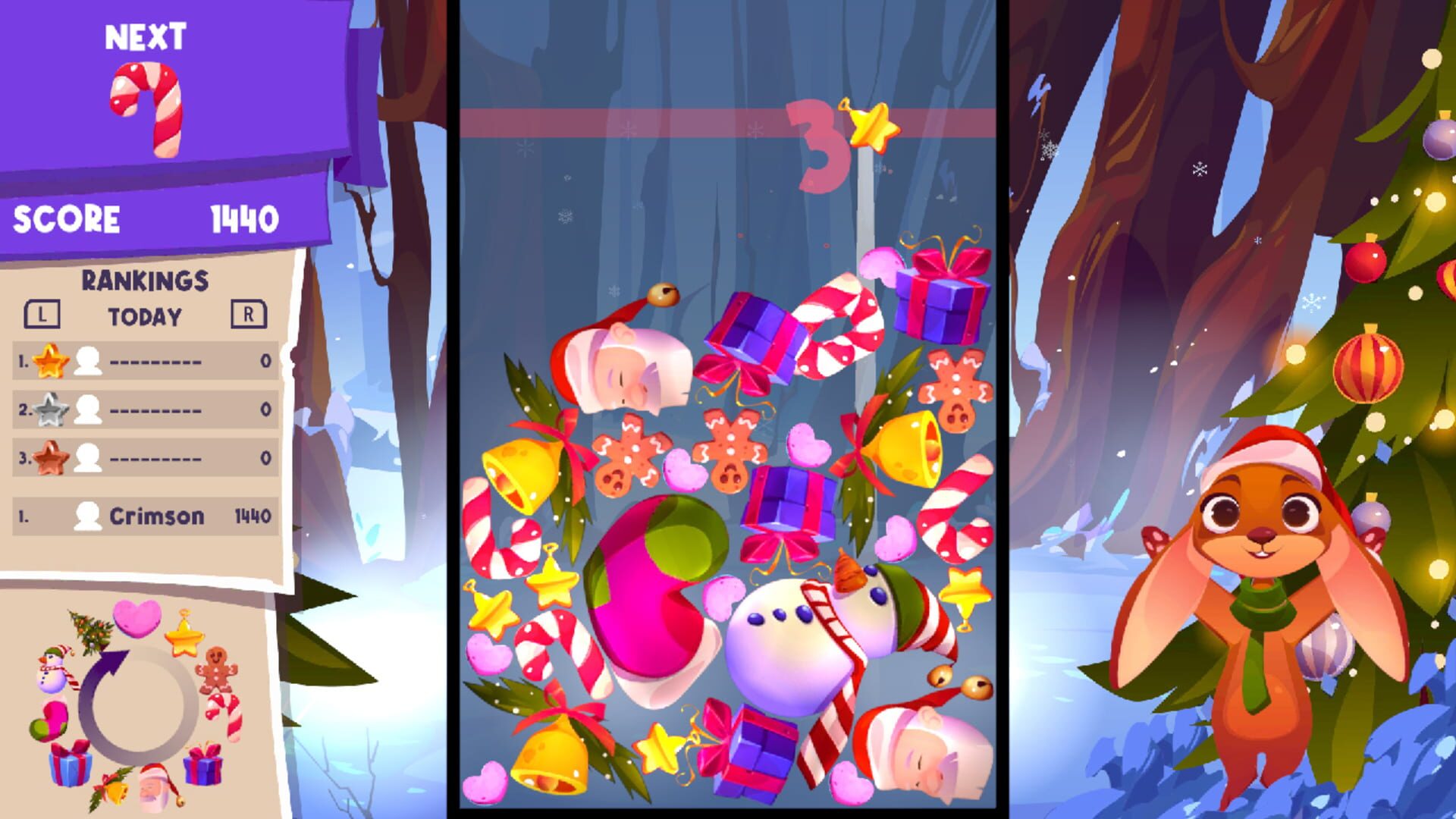Click the SCORE banner showing 1440
This screenshot has width=1456, height=819.
coord(144,218)
